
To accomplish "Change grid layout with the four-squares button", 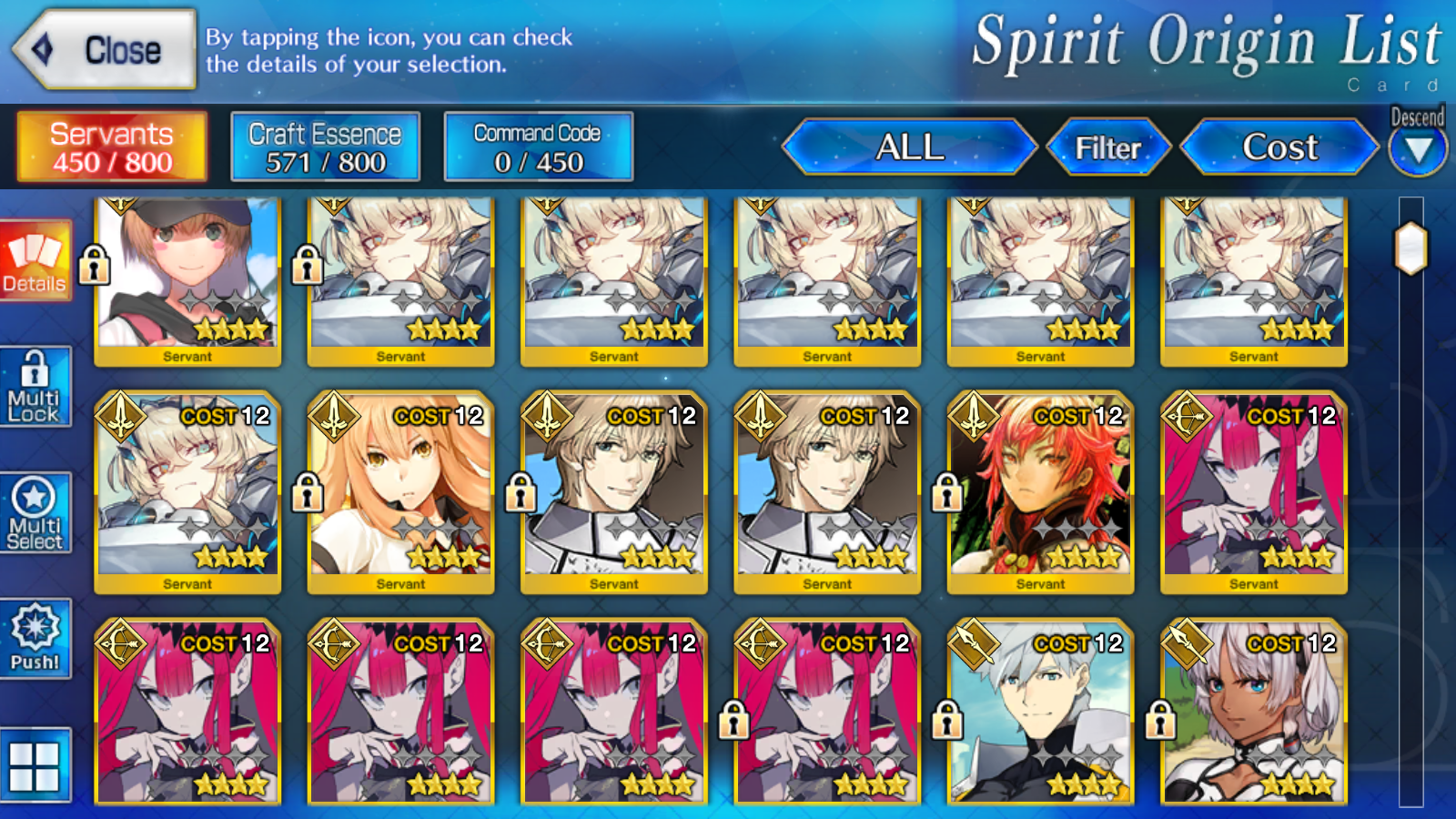I will (x=35, y=765).
